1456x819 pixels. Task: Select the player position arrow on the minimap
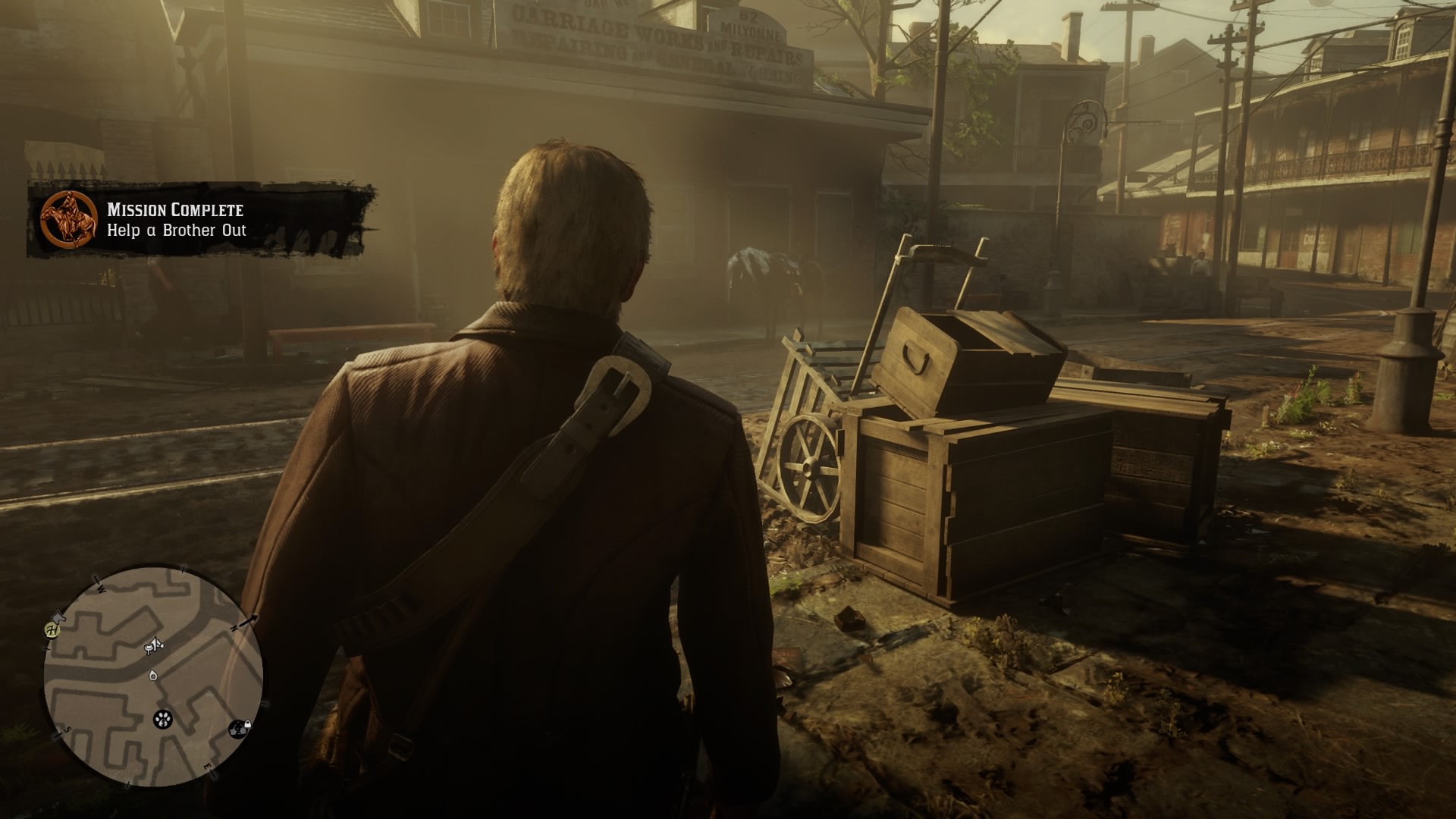tap(154, 674)
